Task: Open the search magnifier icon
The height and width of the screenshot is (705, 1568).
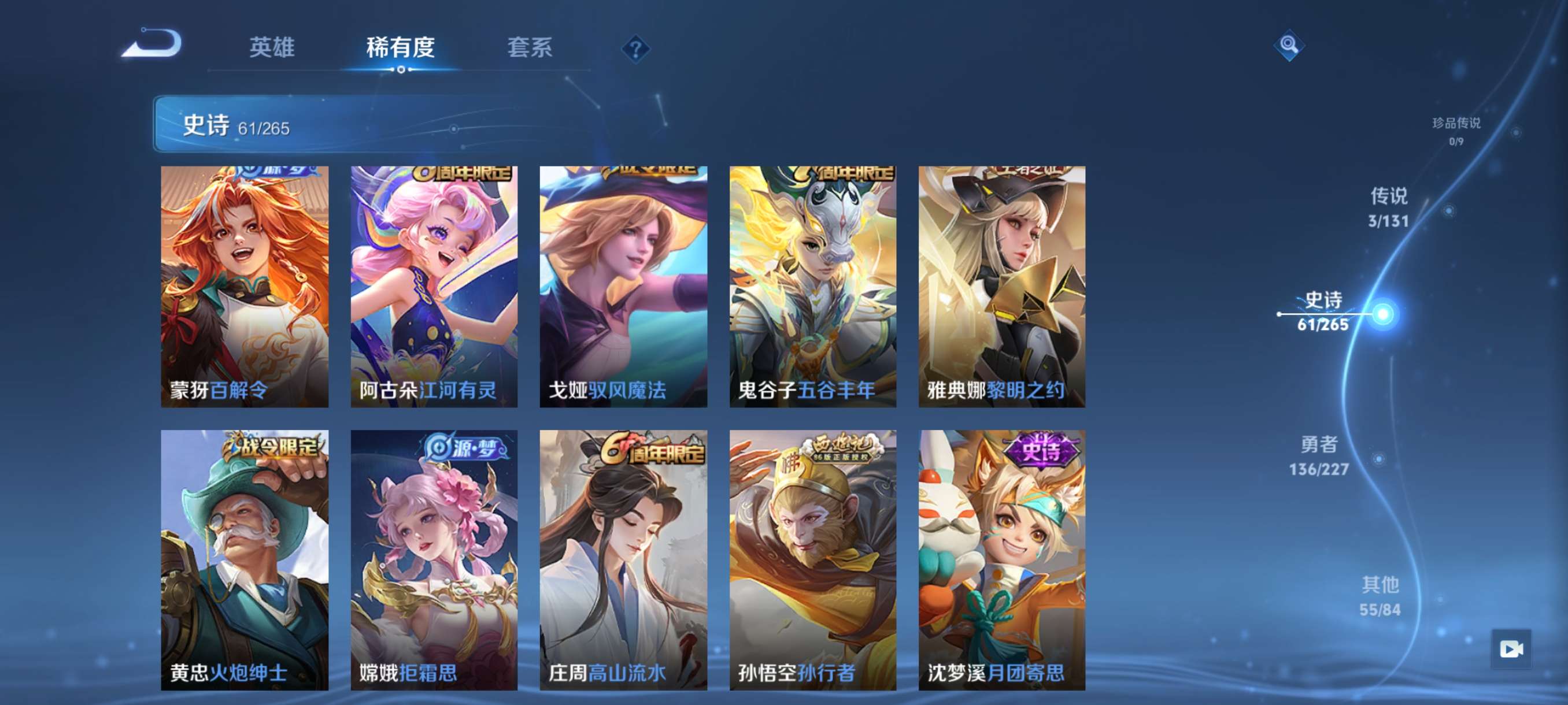Action: [1290, 45]
